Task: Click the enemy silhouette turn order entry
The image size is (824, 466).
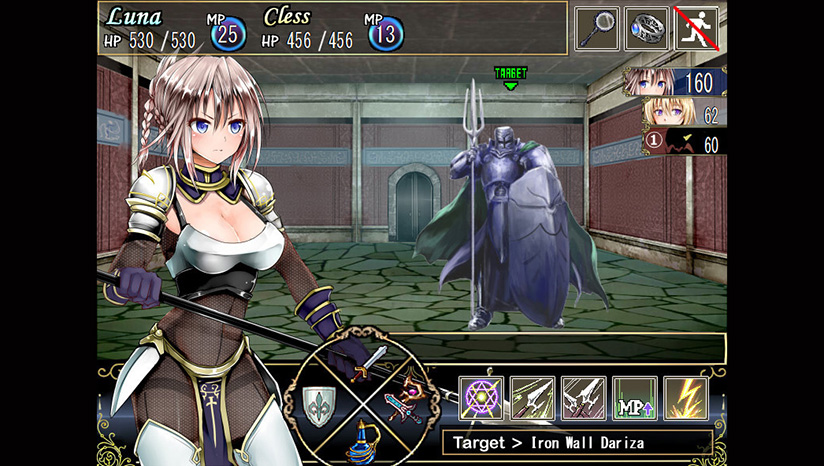Action: [x=684, y=144]
